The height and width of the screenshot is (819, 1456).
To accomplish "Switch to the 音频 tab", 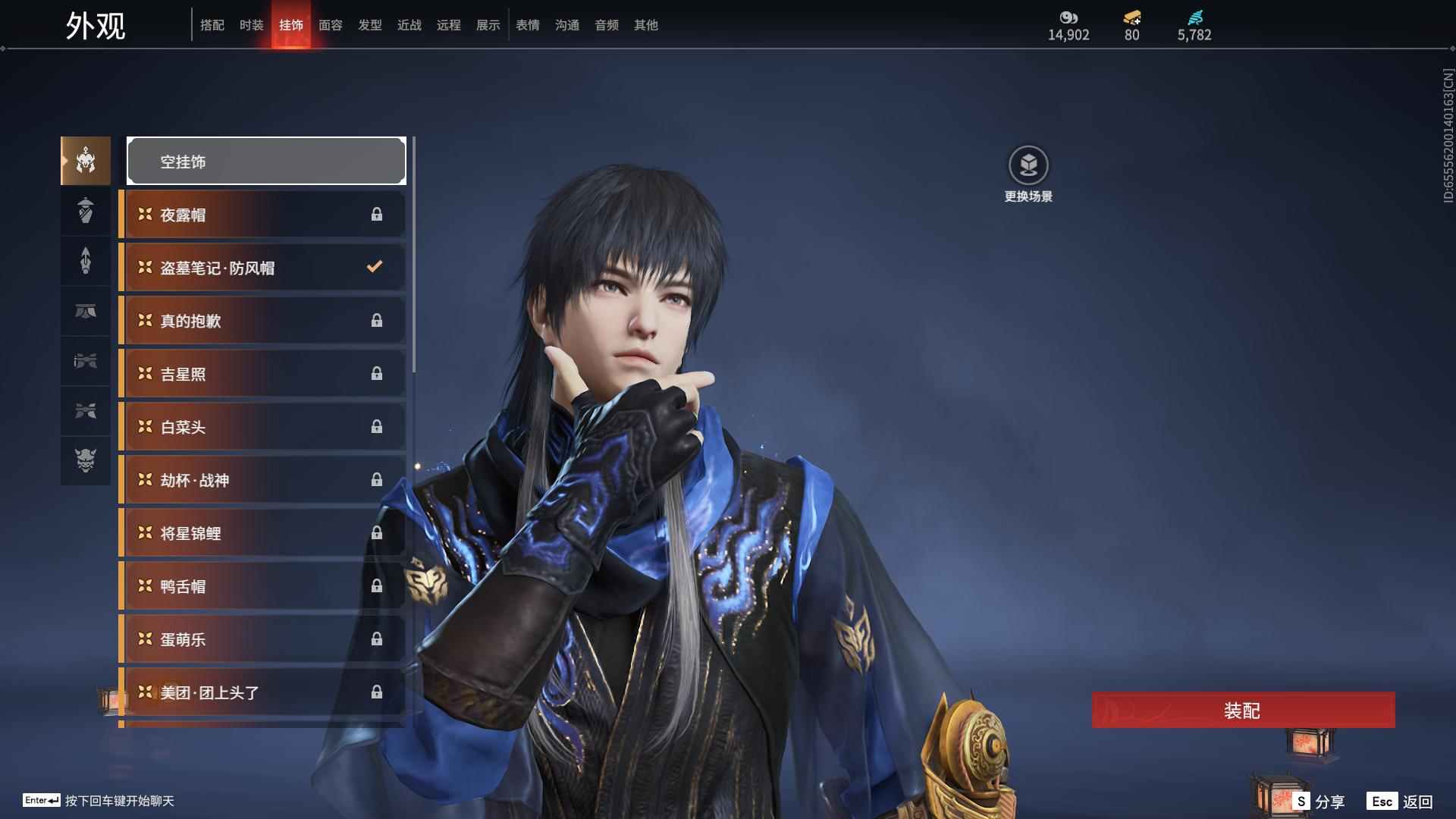I will 606,25.
